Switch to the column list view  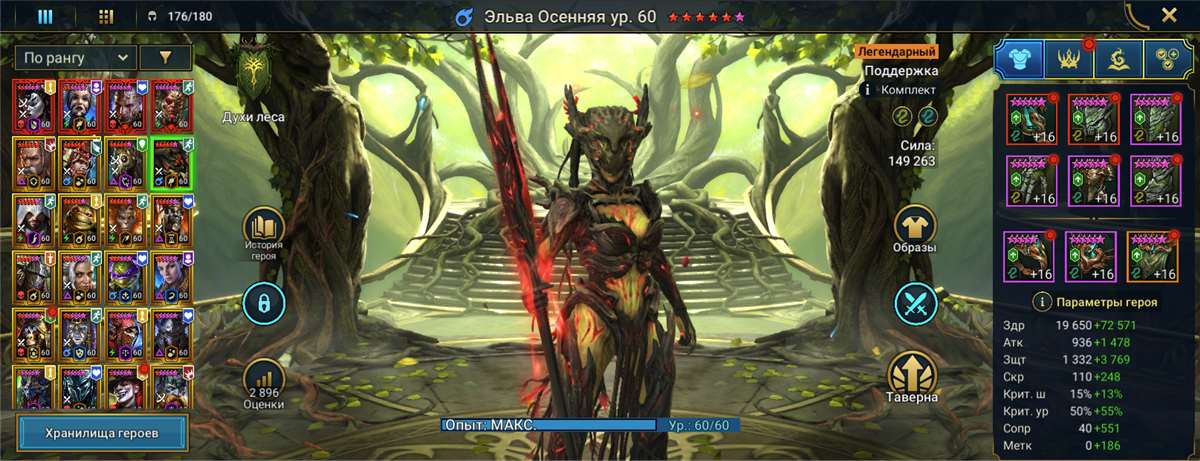tap(45, 16)
